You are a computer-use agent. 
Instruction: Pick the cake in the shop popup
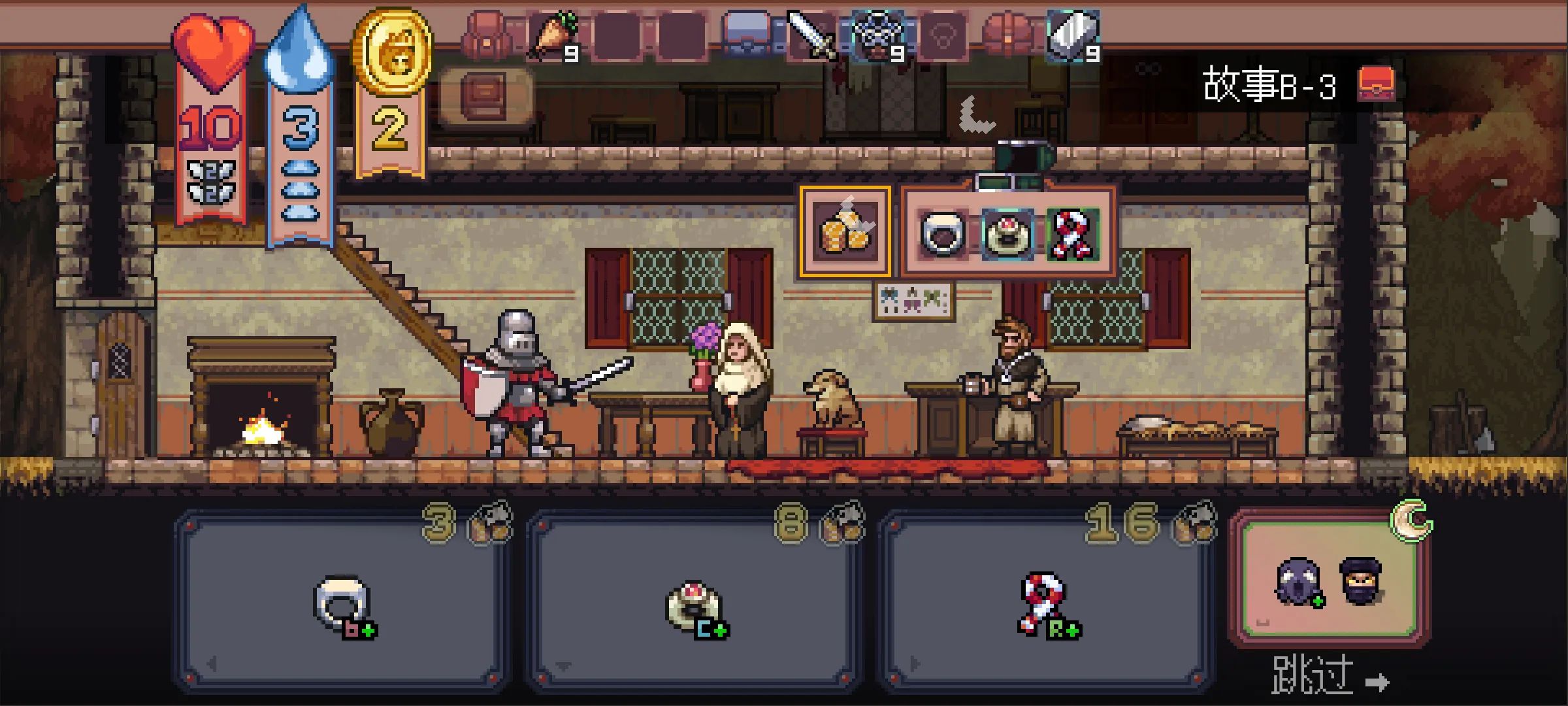(x=1007, y=233)
